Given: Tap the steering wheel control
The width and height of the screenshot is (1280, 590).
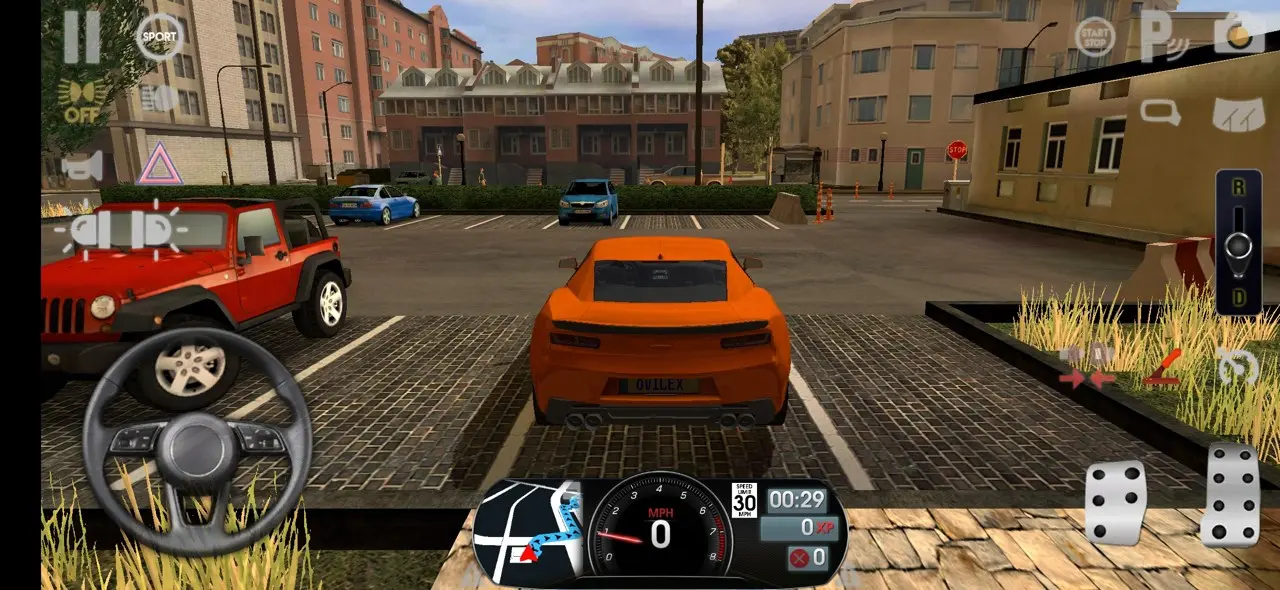Looking at the screenshot, I should (x=197, y=442).
